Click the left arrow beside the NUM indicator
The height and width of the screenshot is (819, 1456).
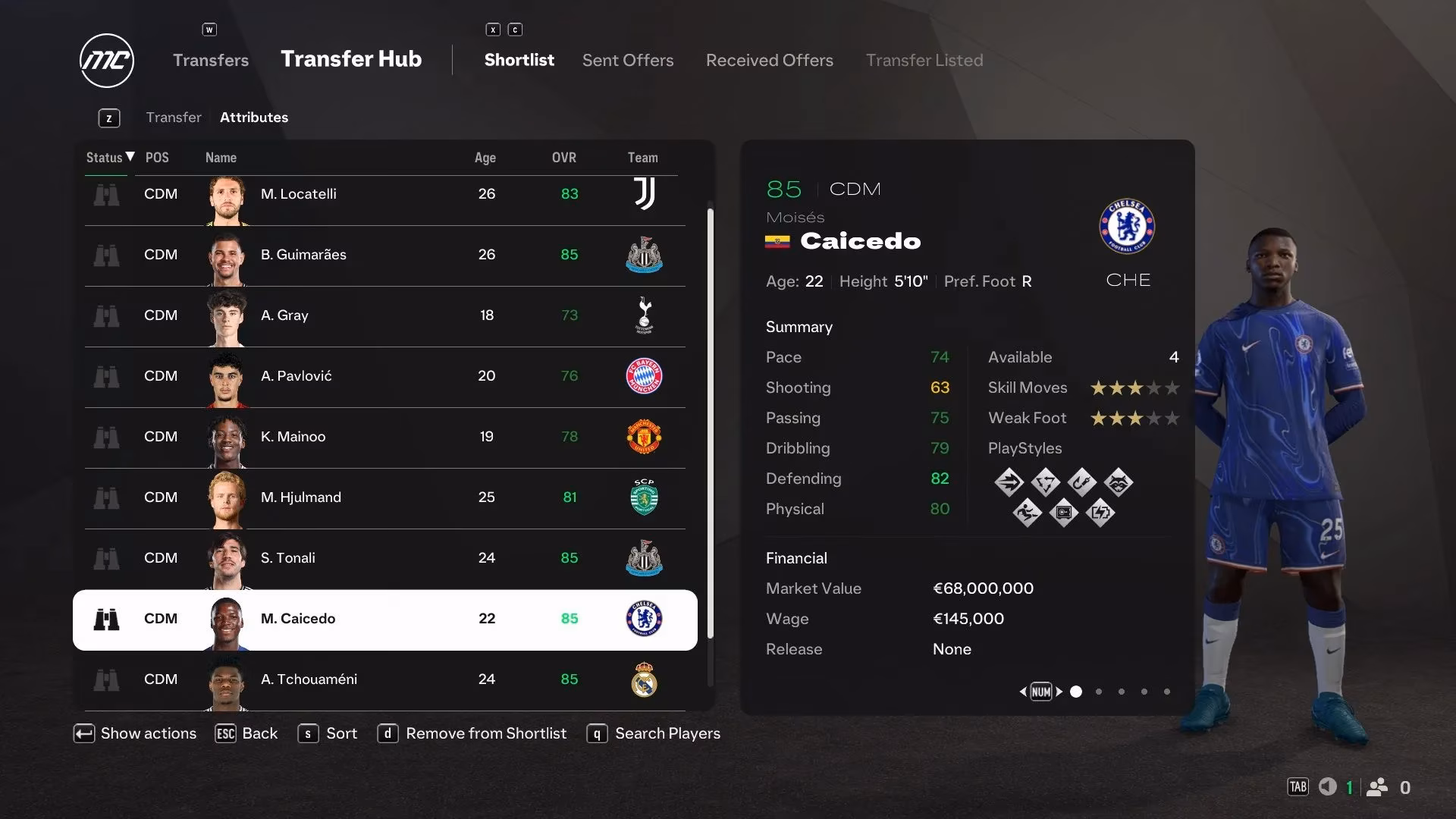(x=1022, y=692)
